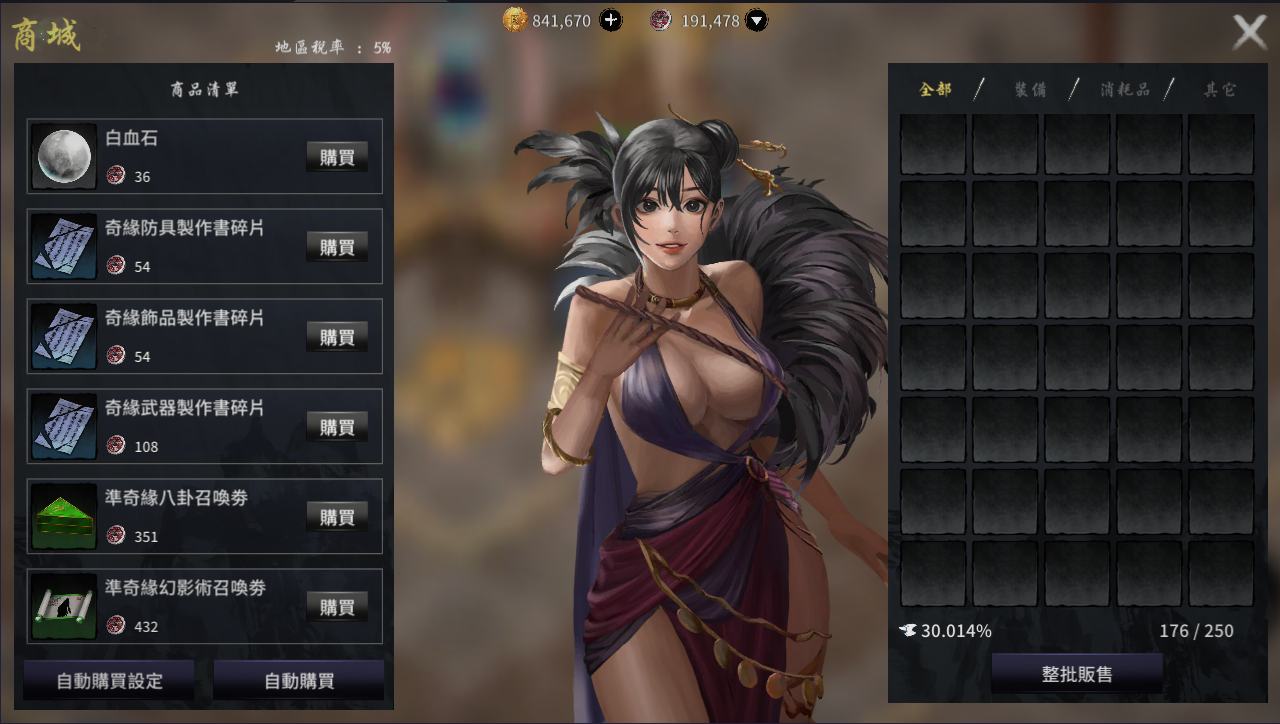Select the 白血石 moon stone icon
The width and height of the screenshot is (1280, 724).
64,157
